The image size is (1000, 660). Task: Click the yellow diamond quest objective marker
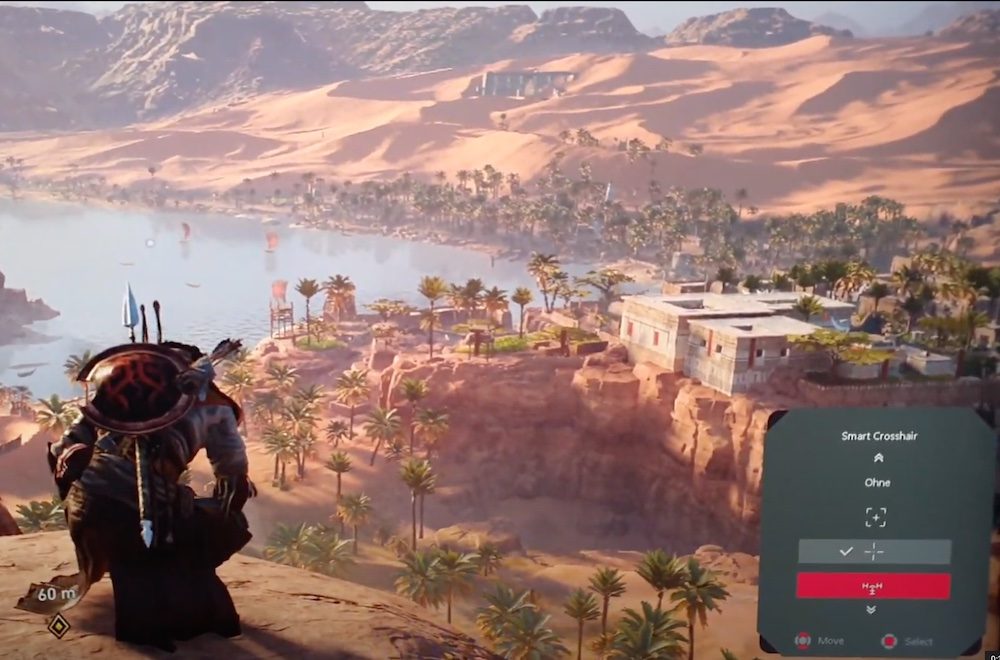point(59,626)
